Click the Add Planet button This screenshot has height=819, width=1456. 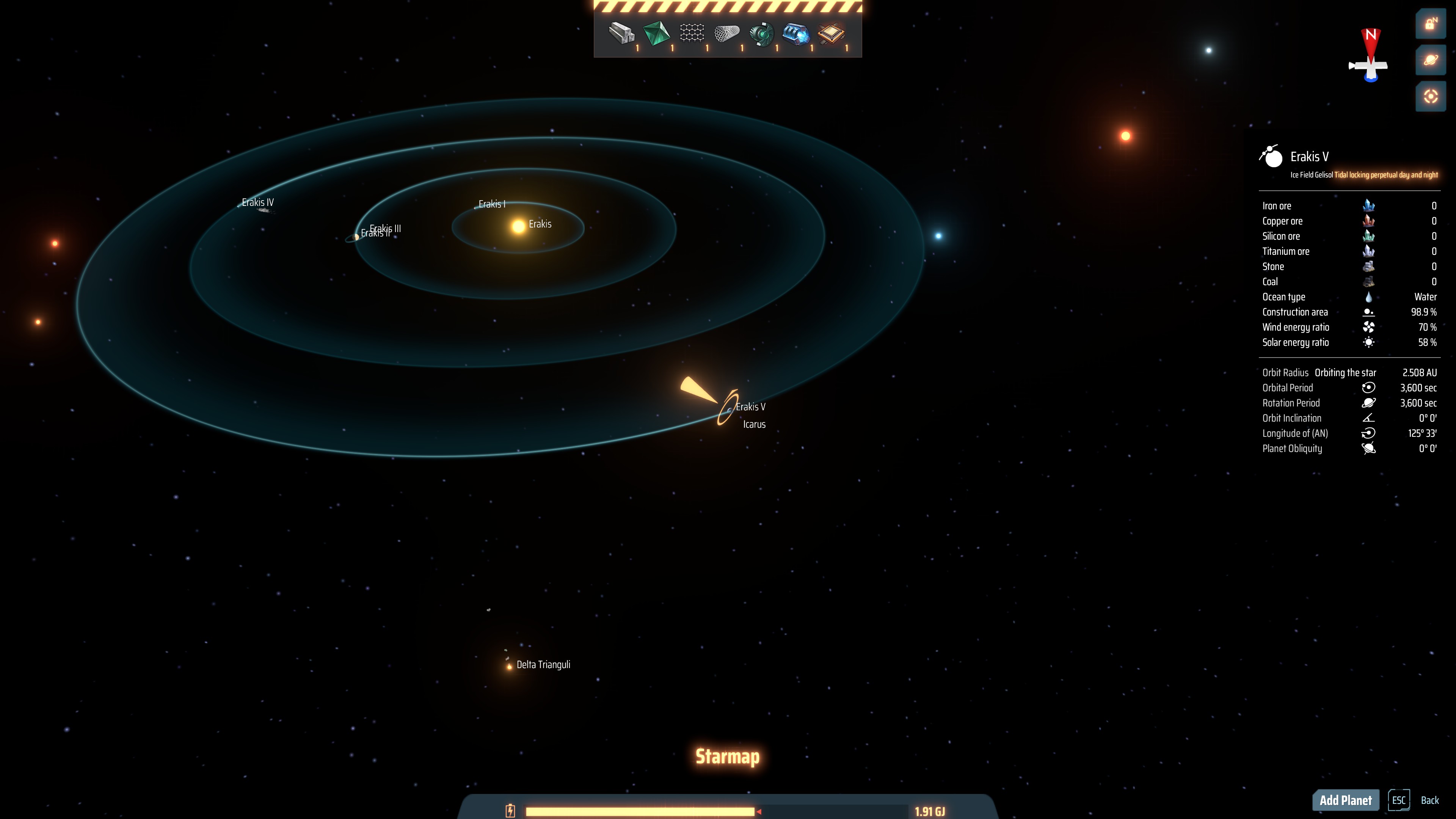(x=1345, y=800)
